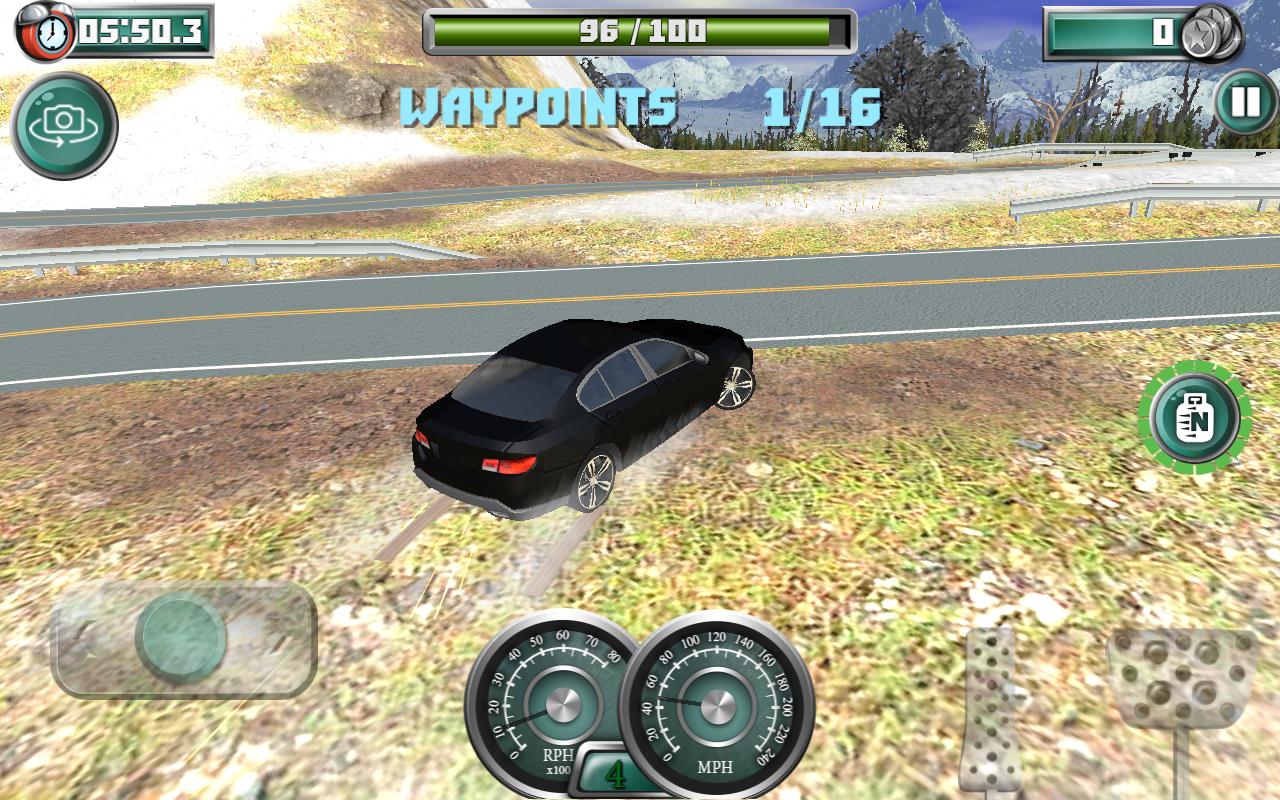Activate the nitro boost button
This screenshot has width=1280, height=800.
click(x=1194, y=418)
